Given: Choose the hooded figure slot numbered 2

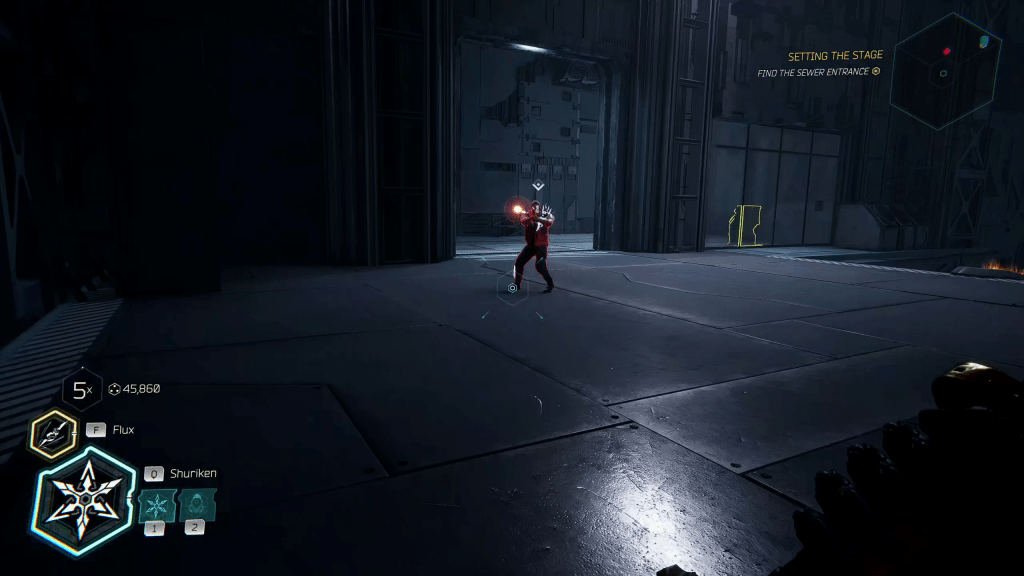Looking at the screenshot, I should point(196,505).
